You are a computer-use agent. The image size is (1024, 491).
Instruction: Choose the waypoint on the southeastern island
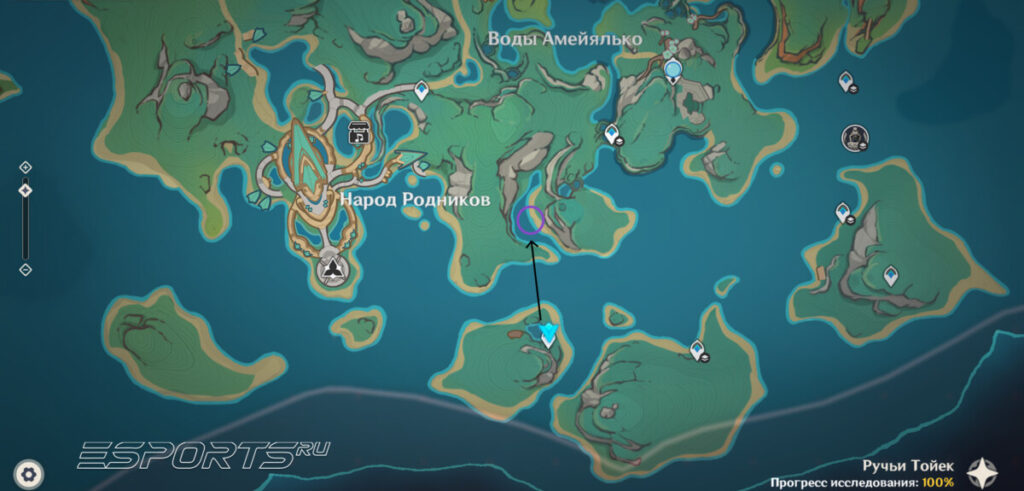(698, 349)
